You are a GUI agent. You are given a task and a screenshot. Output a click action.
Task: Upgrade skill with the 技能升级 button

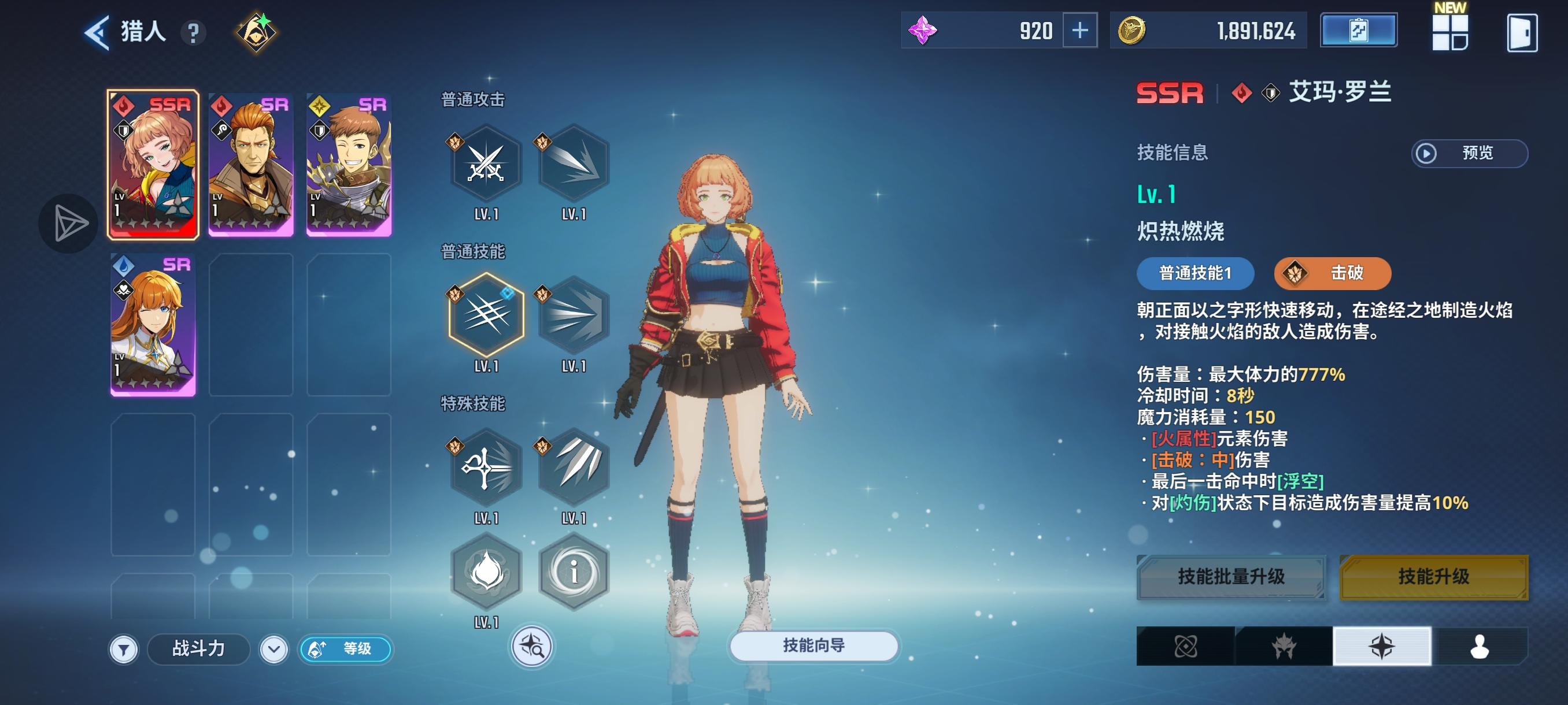(x=1433, y=577)
